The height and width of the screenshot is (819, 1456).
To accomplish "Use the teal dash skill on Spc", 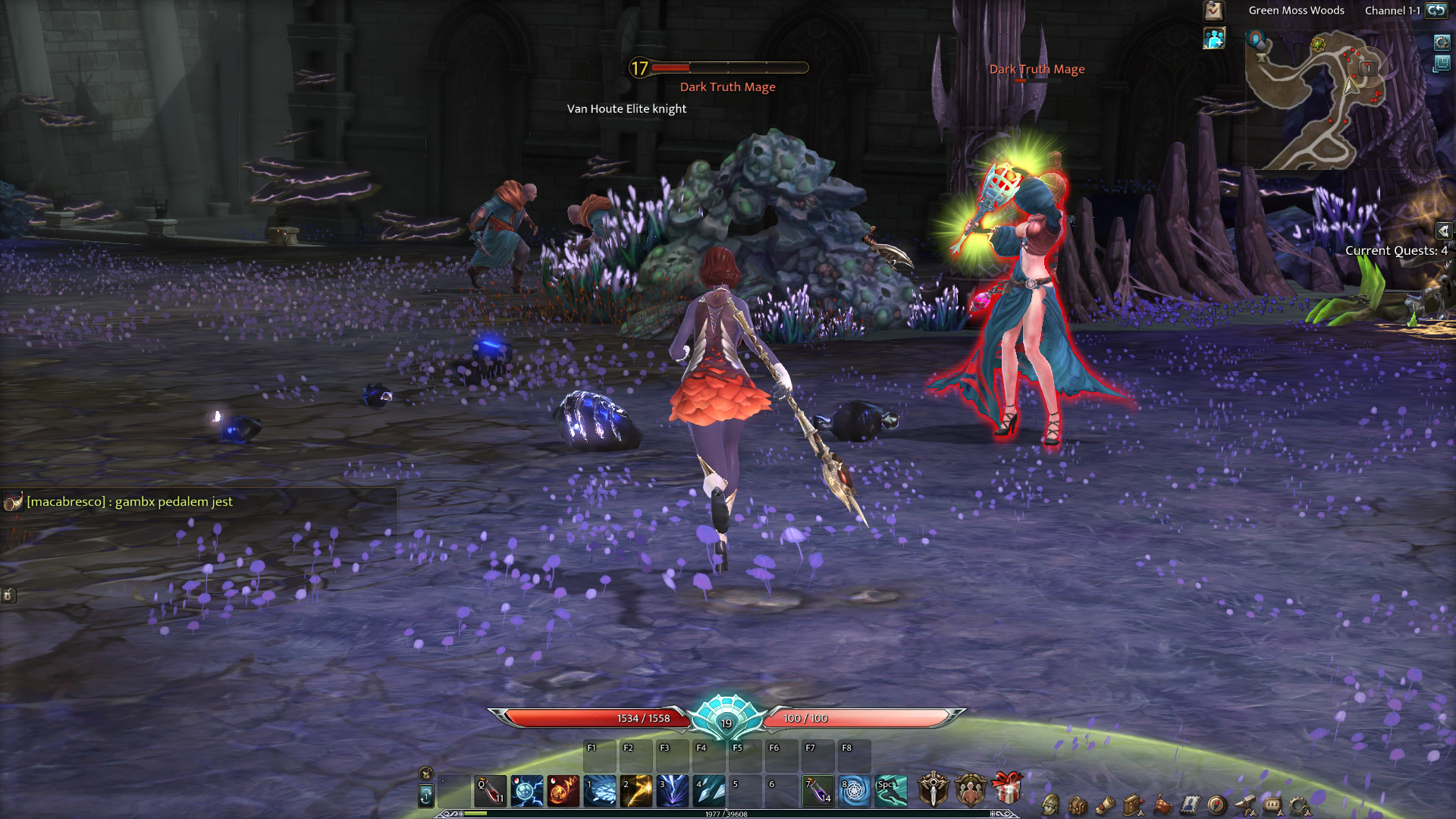I will (x=891, y=791).
